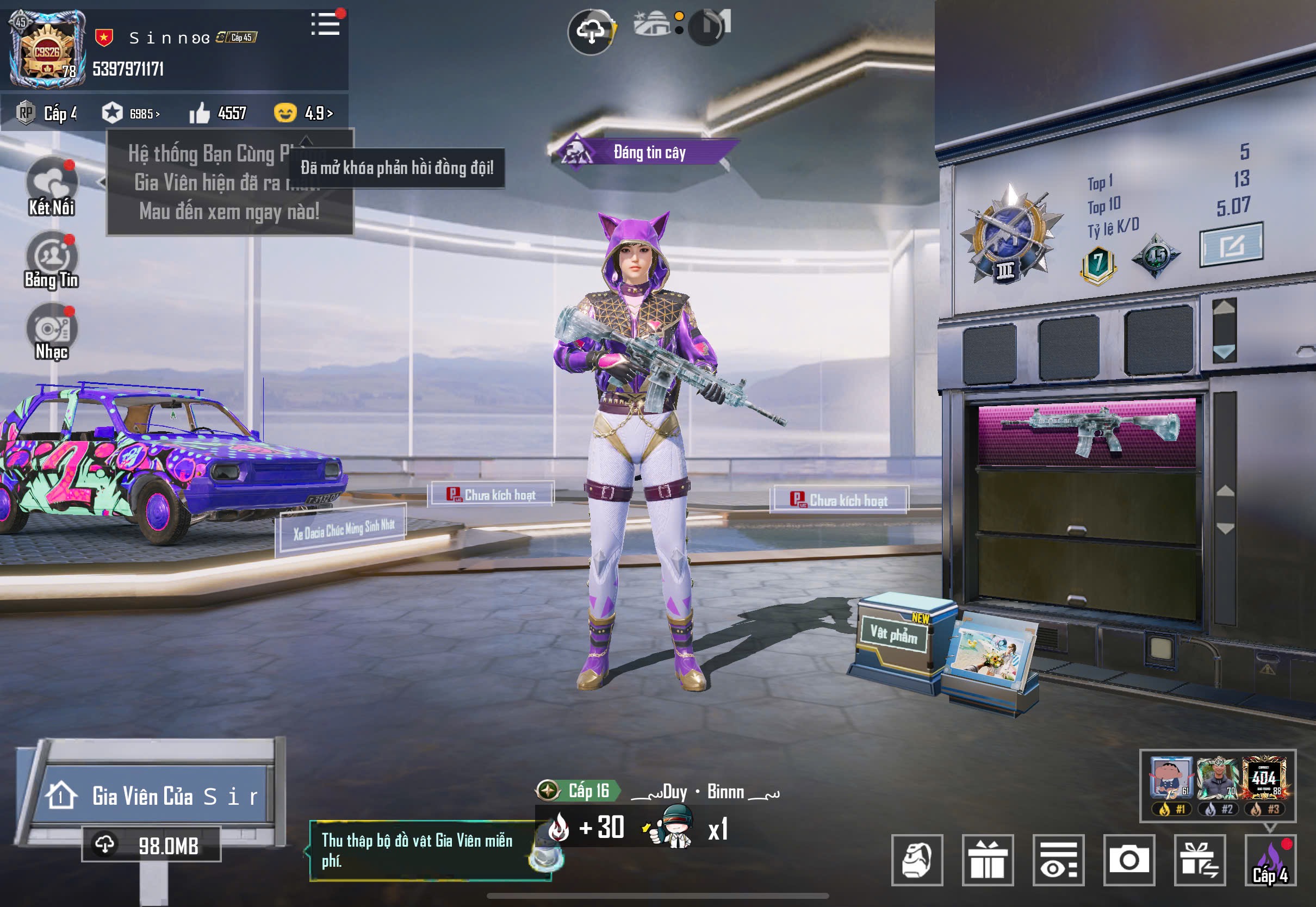The image size is (1316, 907).
Task: Open the RP Cấp rank badge
Action: click(47, 113)
